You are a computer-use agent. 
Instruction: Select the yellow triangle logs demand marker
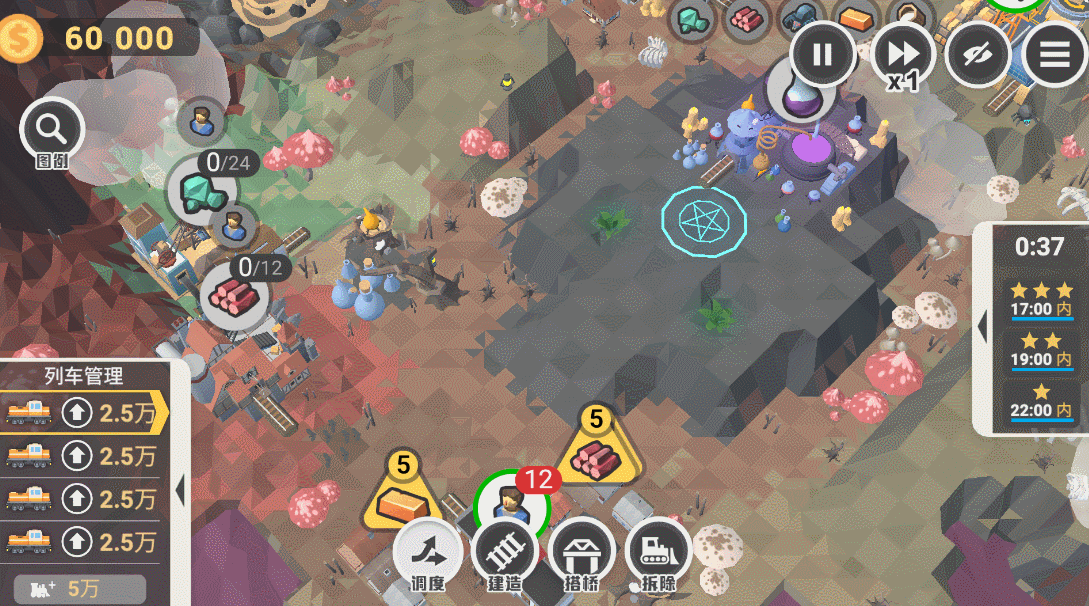click(x=597, y=455)
